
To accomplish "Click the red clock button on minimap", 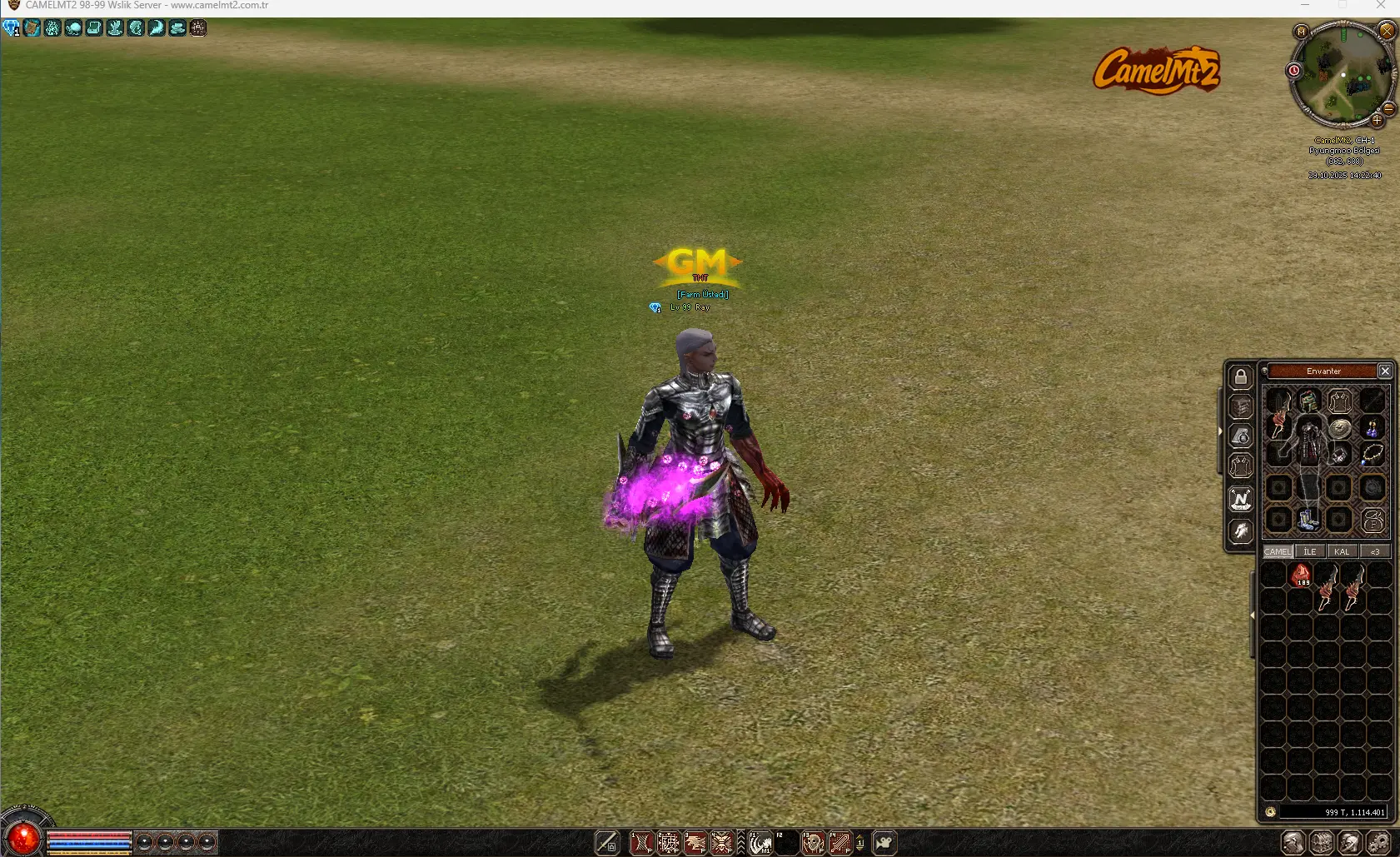I will pyautogui.click(x=1294, y=71).
